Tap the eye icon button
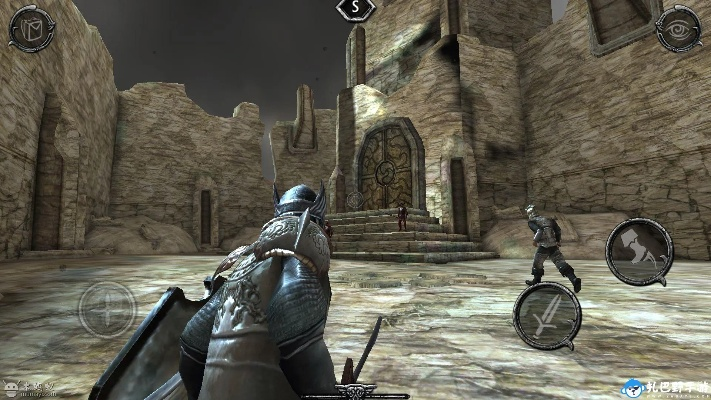Image resolution: width=711 pixels, height=400 pixels. click(677, 30)
